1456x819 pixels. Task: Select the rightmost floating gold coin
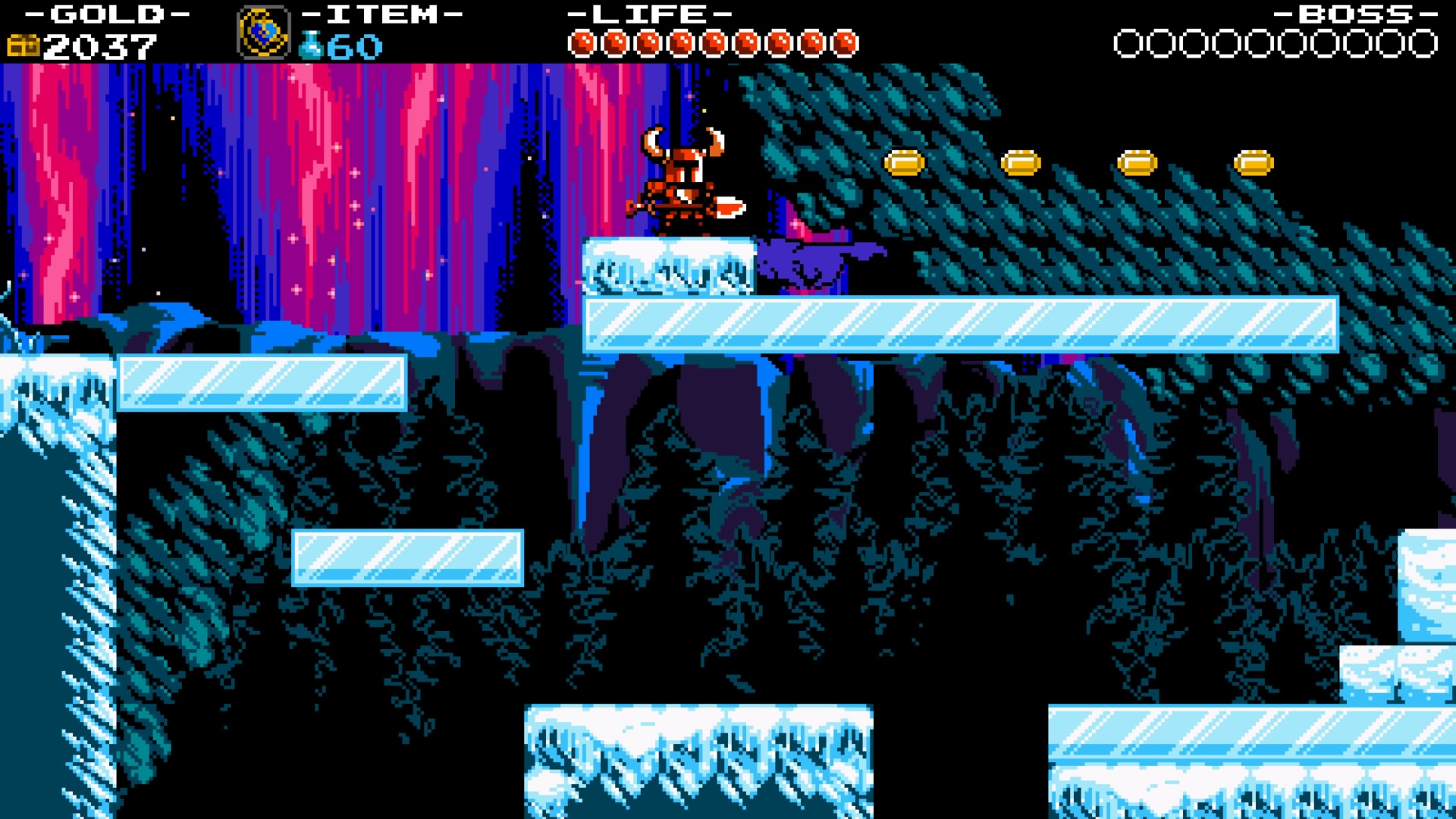pyautogui.click(x=1256, y=161)
